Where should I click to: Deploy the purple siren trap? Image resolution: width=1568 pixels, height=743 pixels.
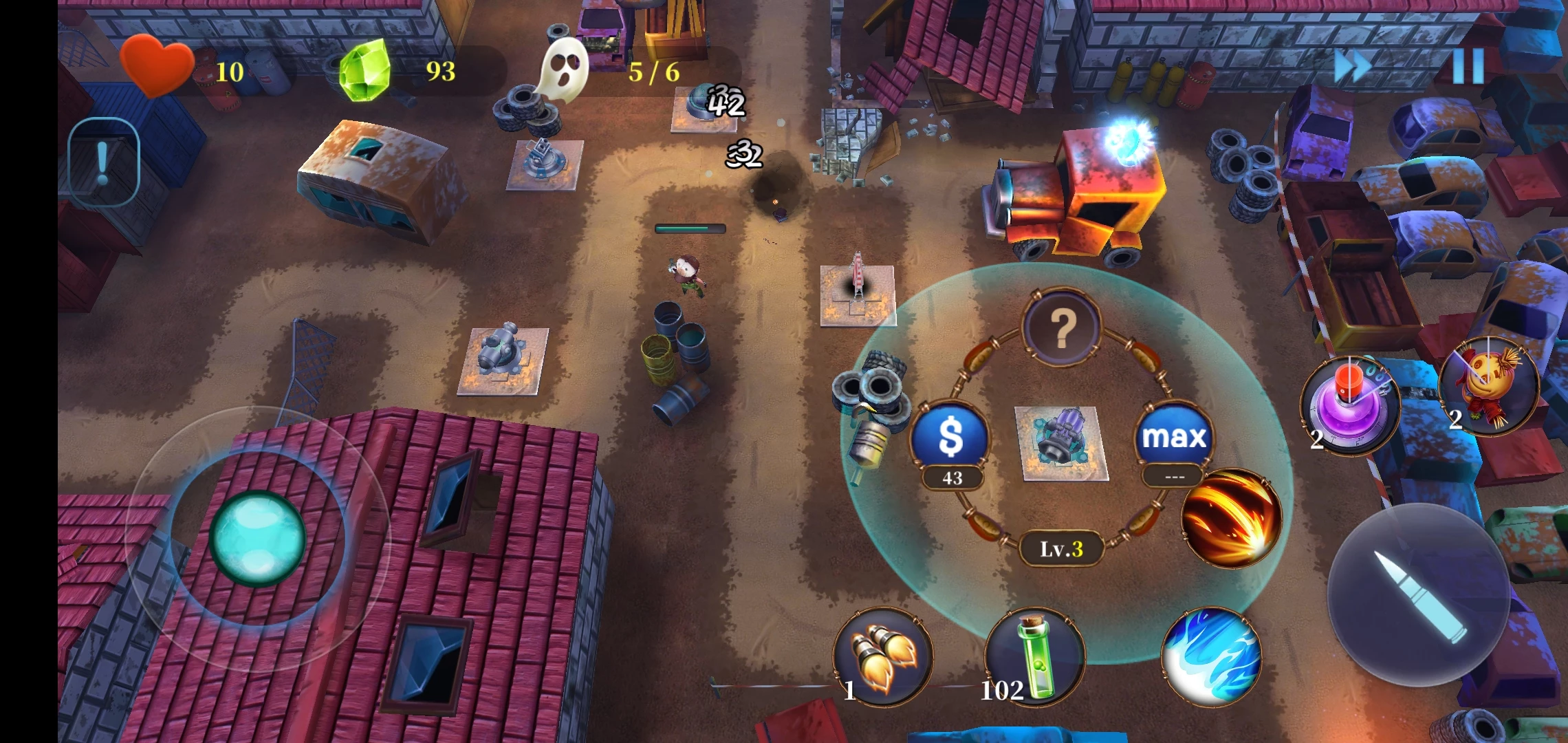1349,405
